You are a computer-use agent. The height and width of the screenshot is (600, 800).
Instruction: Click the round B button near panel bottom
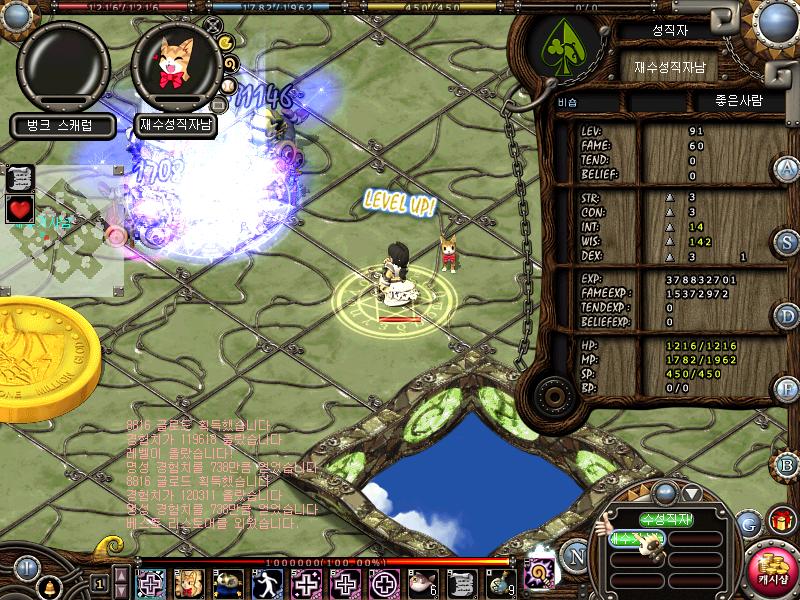[x=788, y=464]
